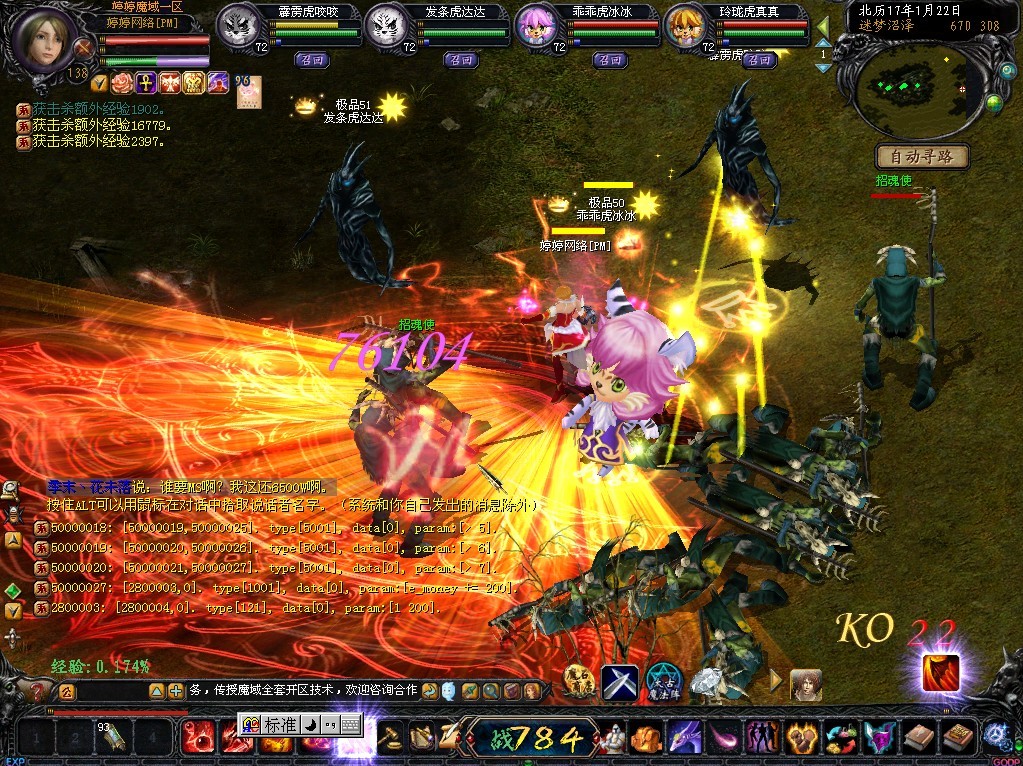
Task: Click the golden ankh buff icon
Action: click(x=145, y=83)
